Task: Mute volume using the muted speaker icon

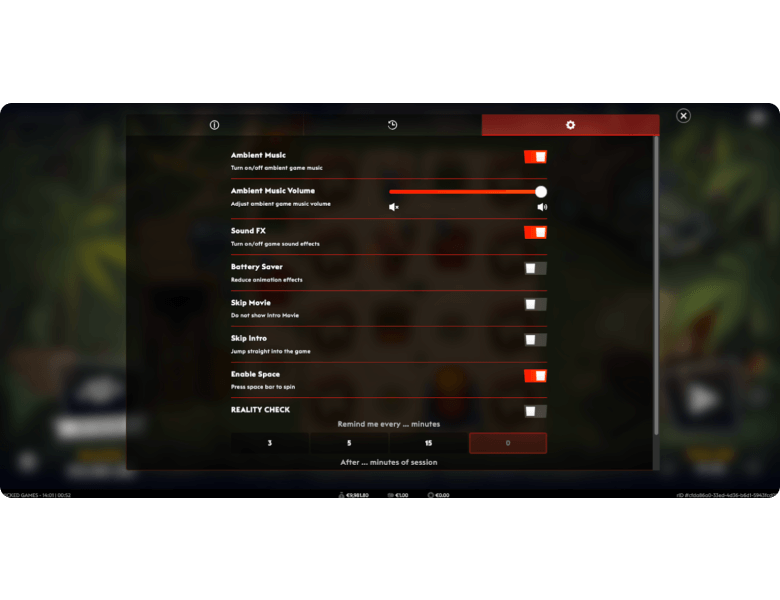Action: click(394, 207)
